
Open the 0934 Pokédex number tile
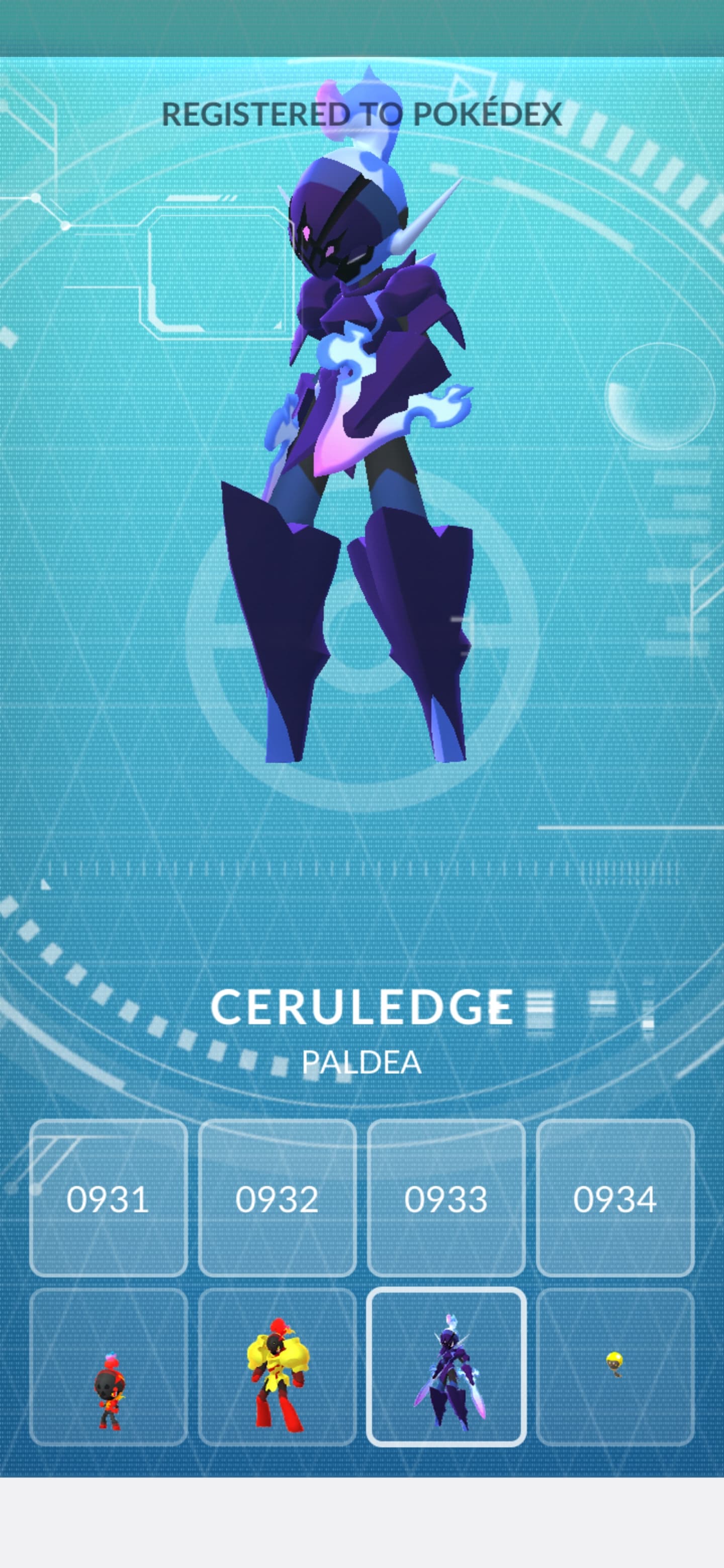[x=615, y=1198]
